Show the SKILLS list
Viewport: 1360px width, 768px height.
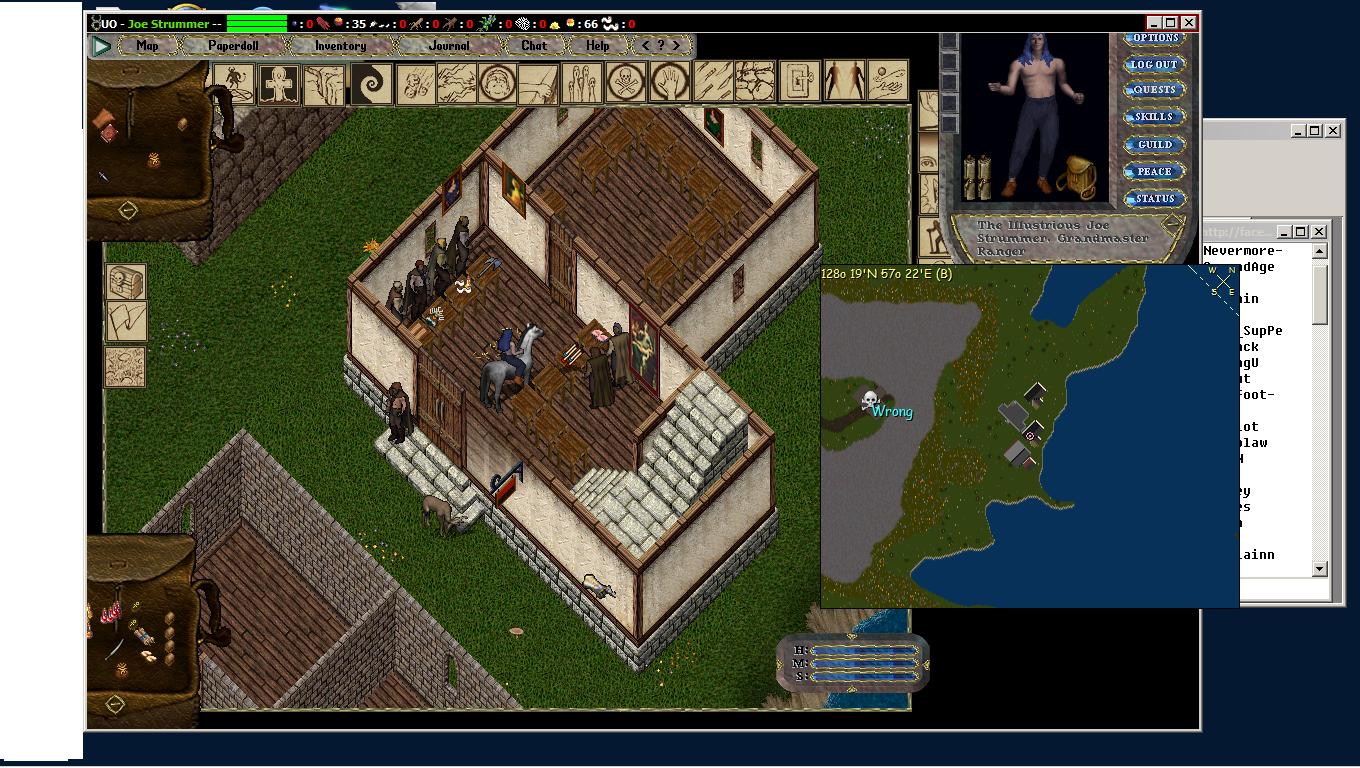(x=1154, y=117)
